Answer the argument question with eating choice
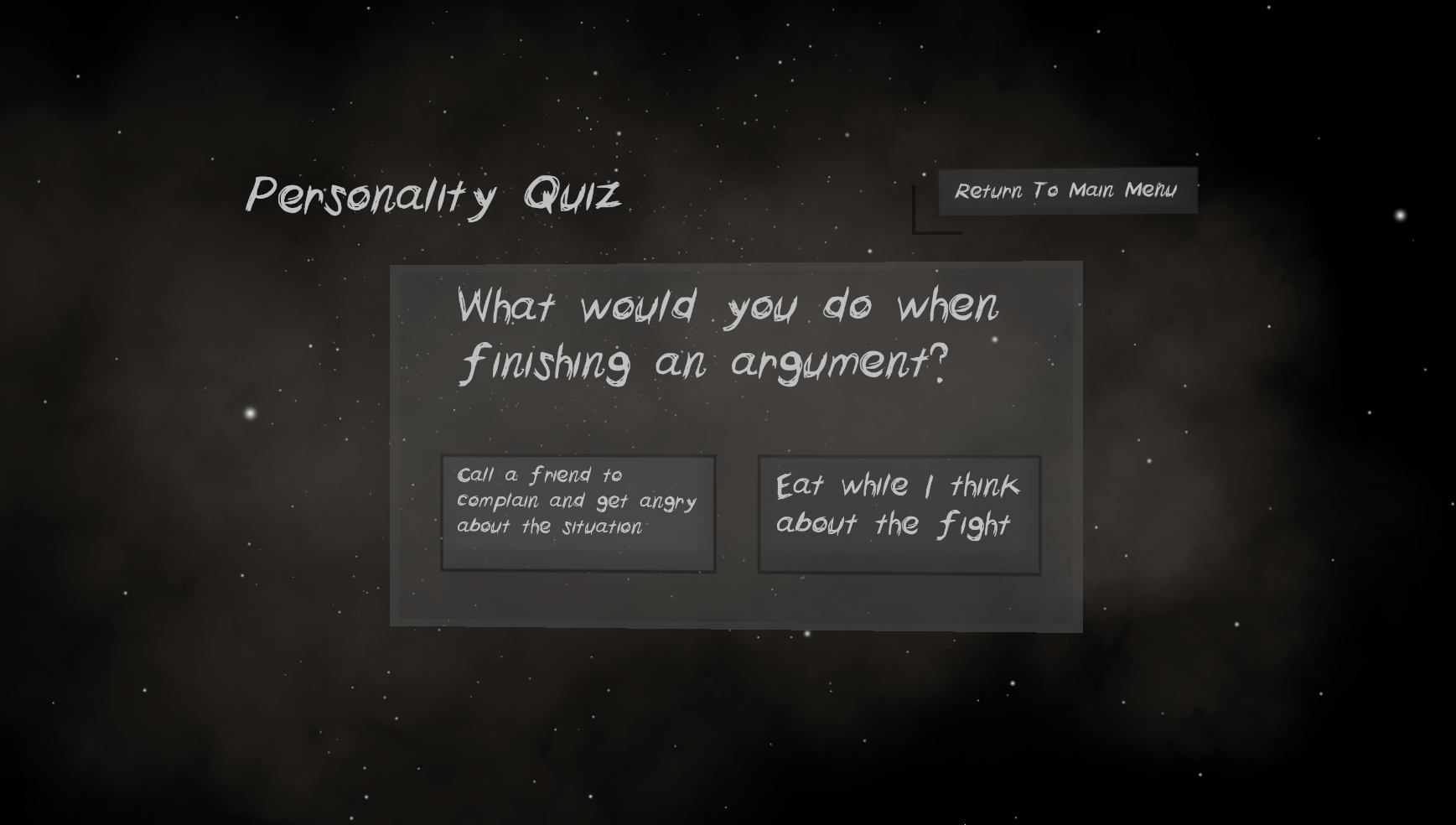 click(899, 513)
